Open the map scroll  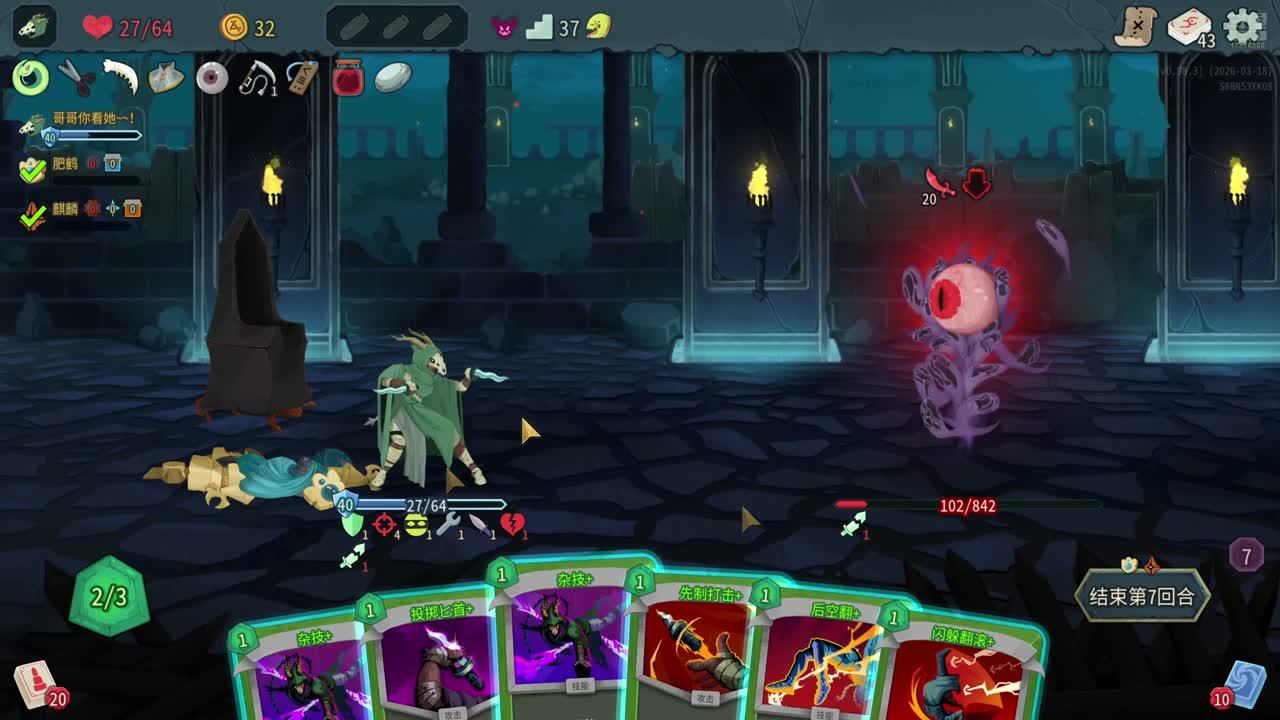coord(1136,27)
